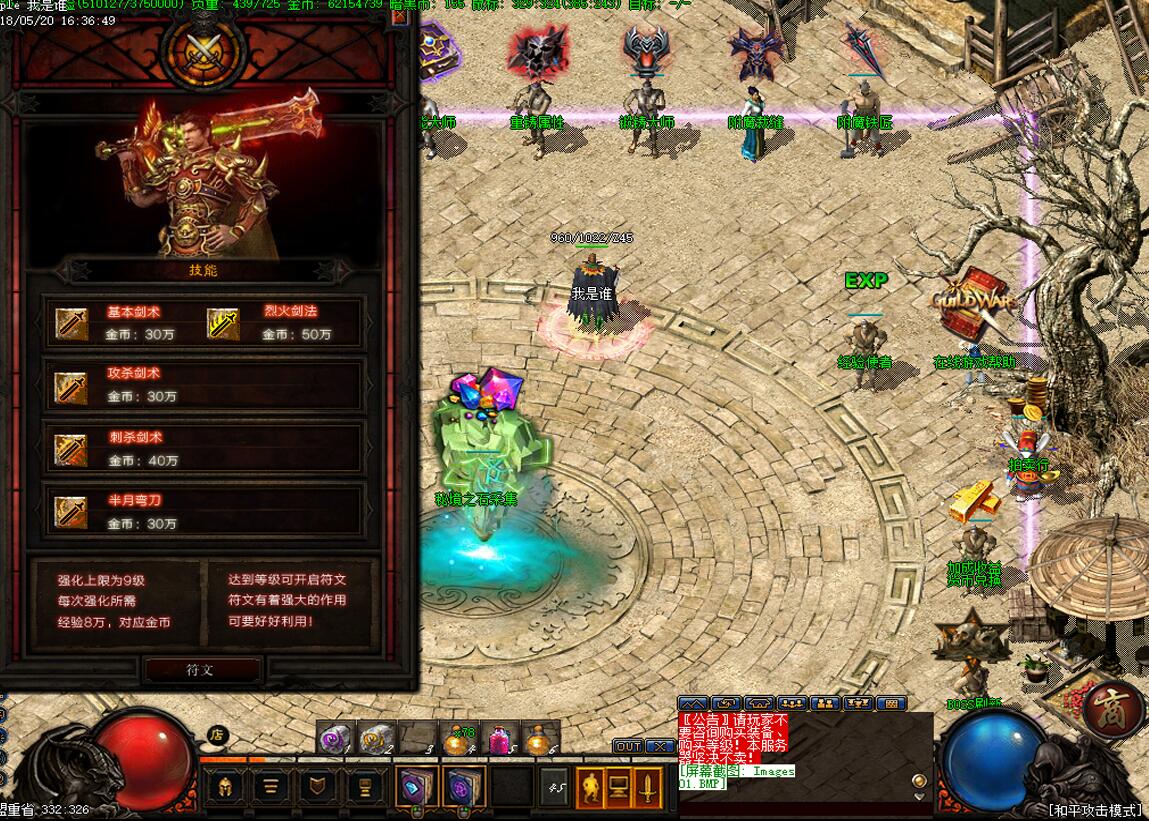Viewport: 1149px width, 821px height.
Task: Close the skill panel with the red X
Action: 400,17
